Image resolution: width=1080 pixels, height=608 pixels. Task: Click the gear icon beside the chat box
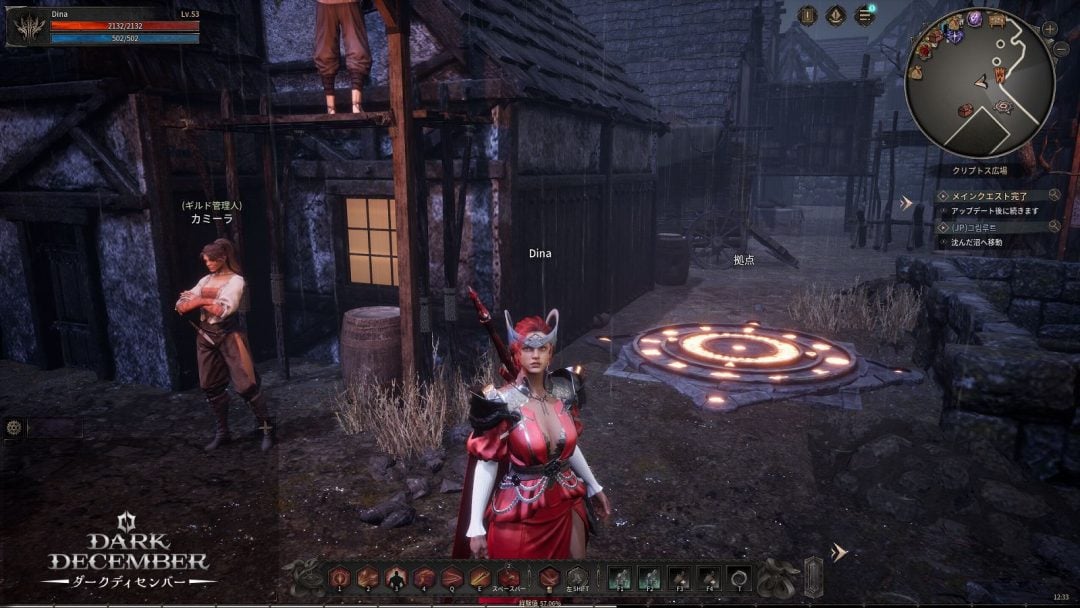pos(13,427)
